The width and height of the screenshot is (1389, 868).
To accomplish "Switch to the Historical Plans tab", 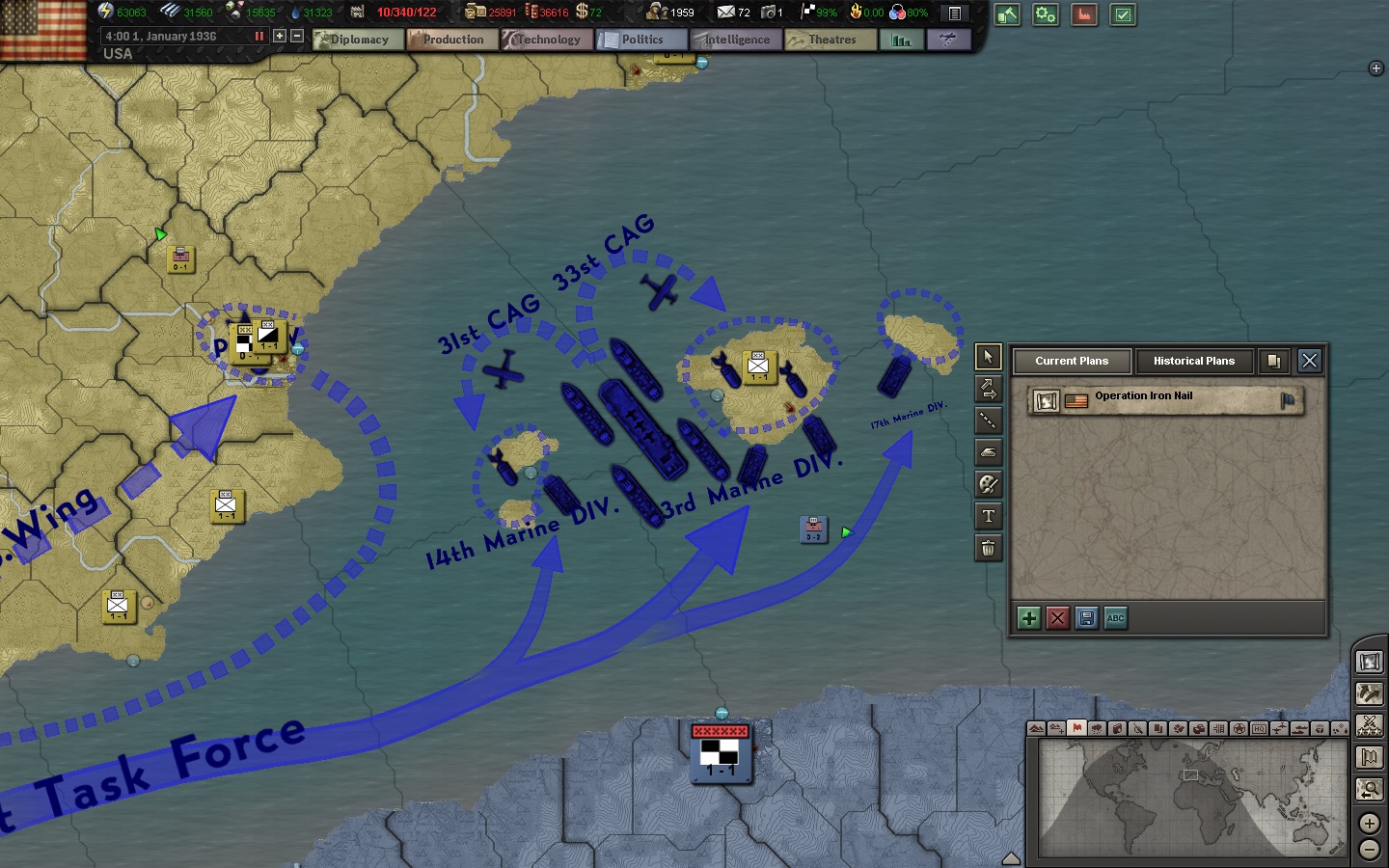I will (1194, 361).
